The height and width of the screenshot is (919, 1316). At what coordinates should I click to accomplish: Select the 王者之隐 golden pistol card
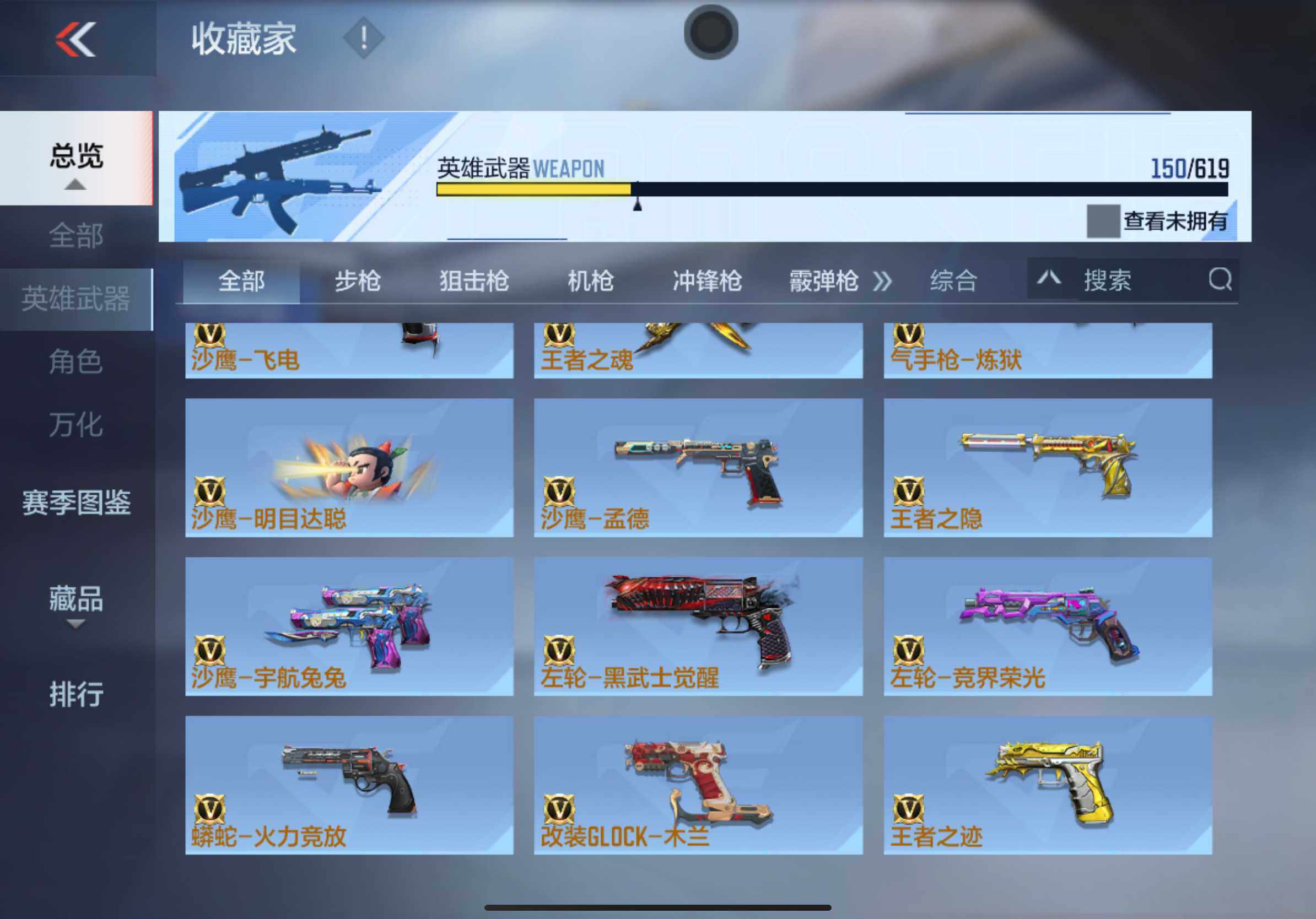(1048, 468)
